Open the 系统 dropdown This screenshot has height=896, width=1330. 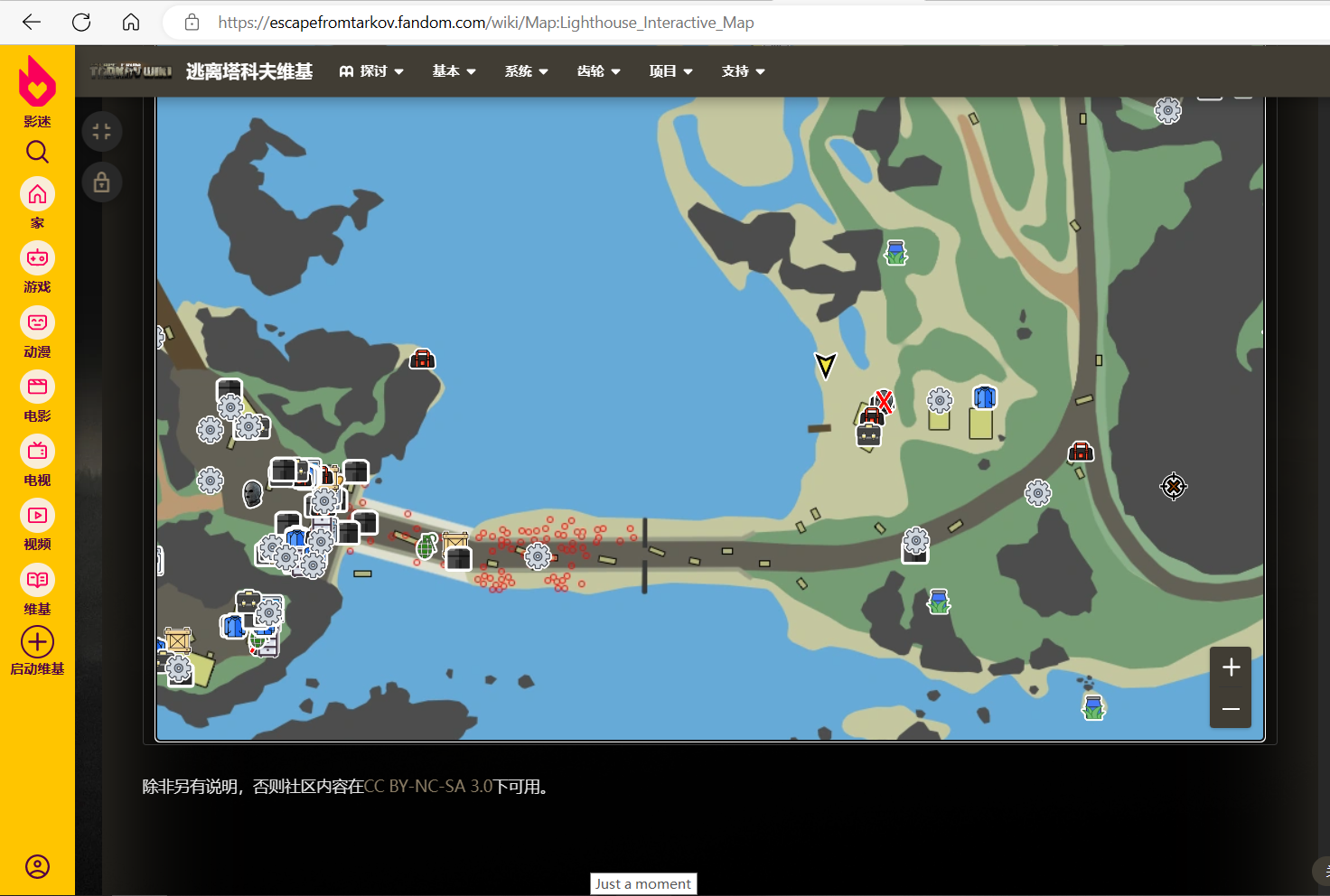tap(526, 71)
